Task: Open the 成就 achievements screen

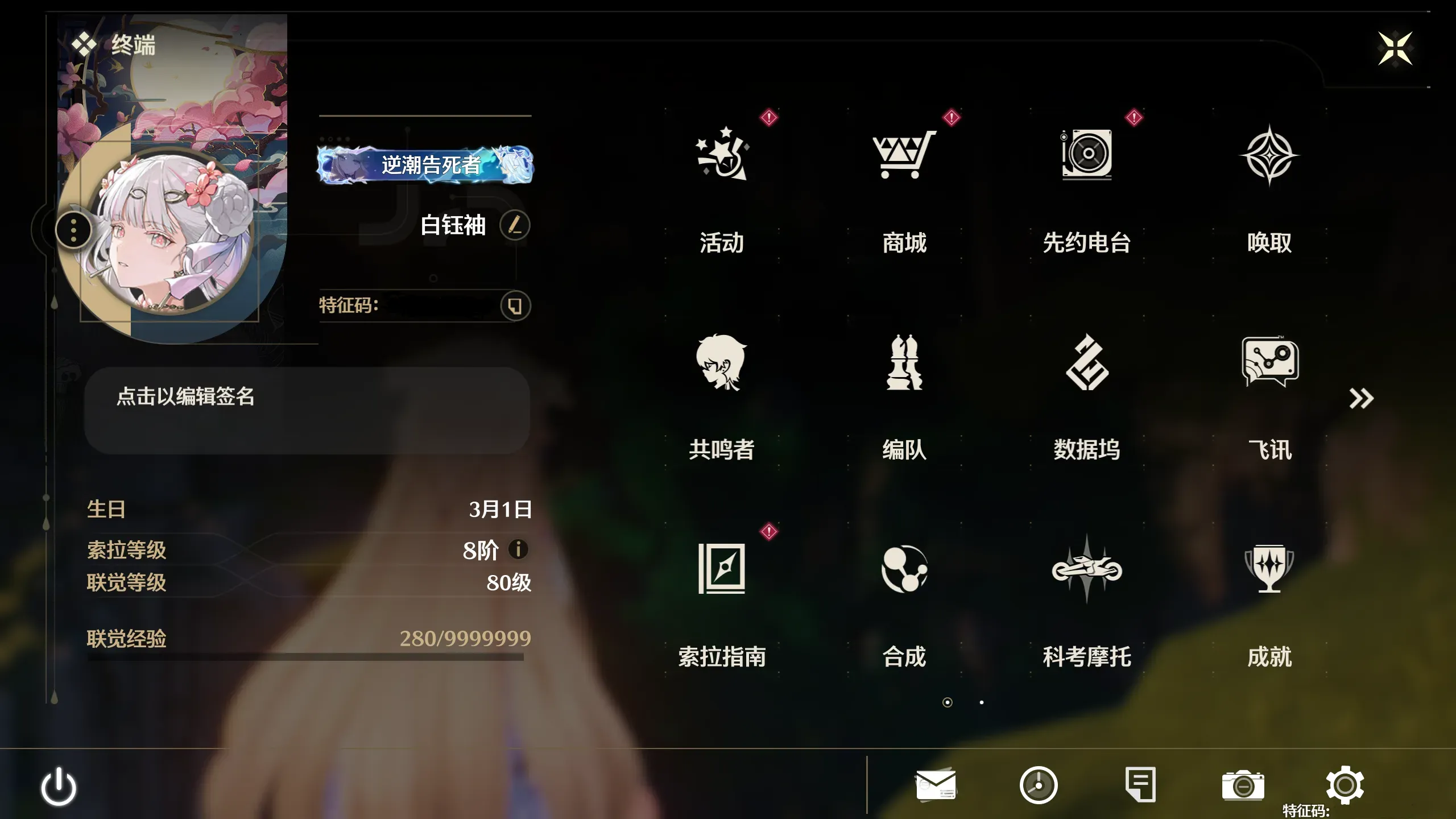Action: click(x=1269, y=591)
